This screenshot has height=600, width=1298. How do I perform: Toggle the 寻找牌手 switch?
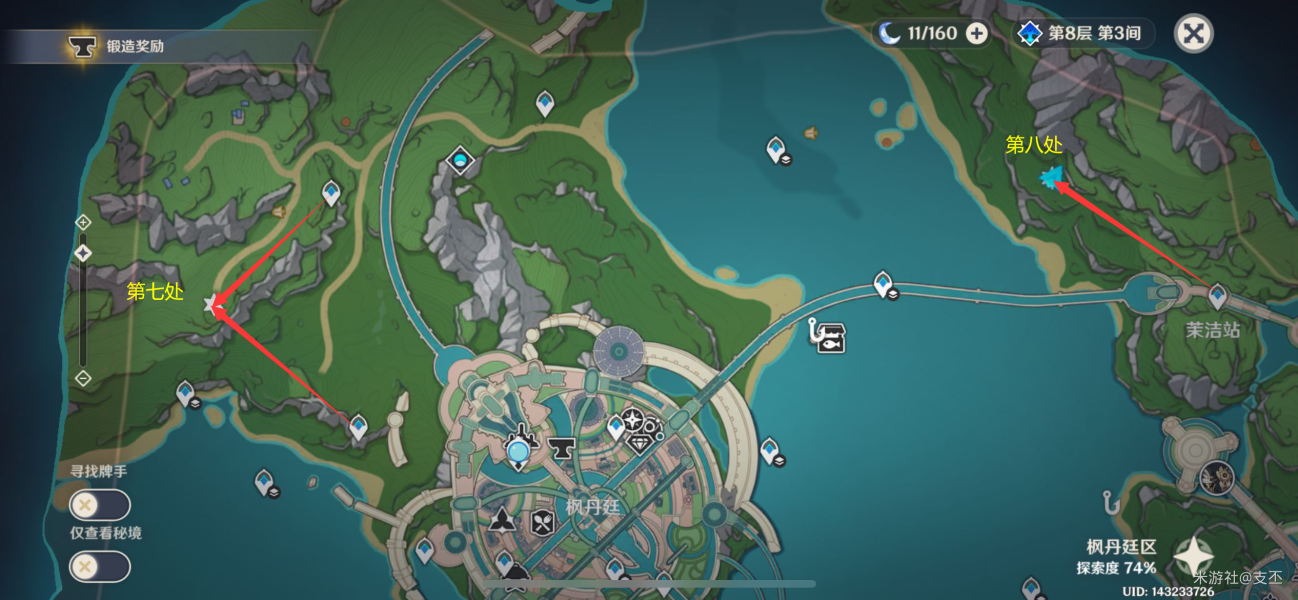pyautogui.click(x=99, y=505)
